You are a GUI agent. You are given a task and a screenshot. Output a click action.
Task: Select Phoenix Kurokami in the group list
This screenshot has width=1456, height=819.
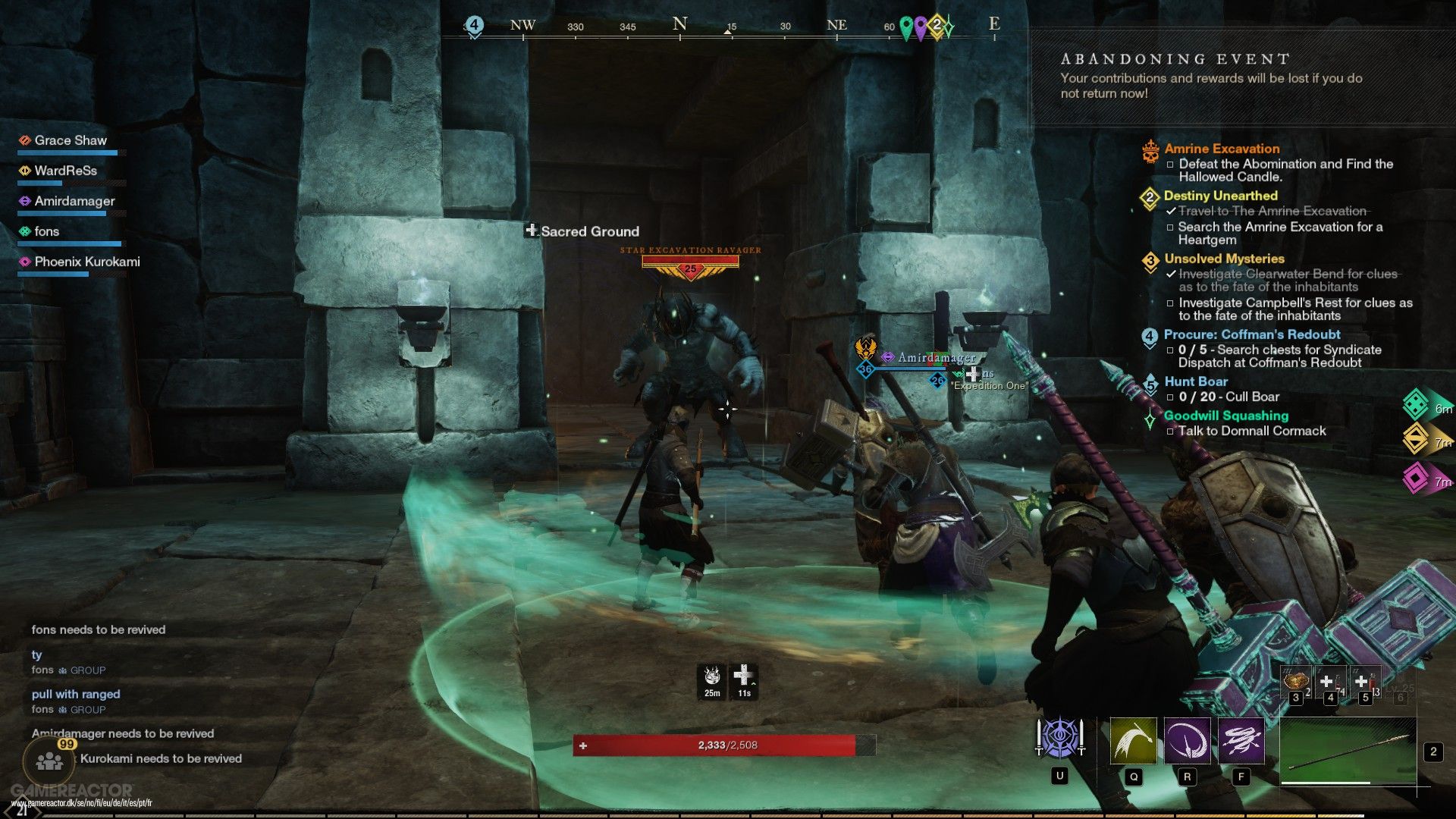[x=86, y=262]
